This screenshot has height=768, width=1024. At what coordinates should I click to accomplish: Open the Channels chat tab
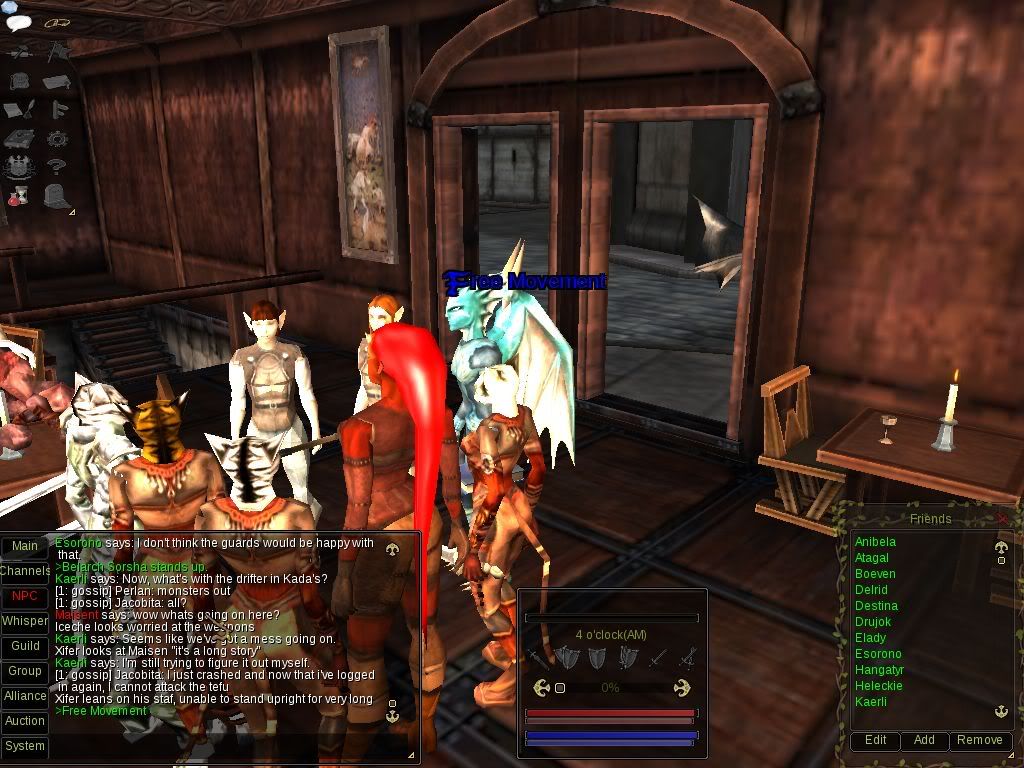[x=25, y=571]
